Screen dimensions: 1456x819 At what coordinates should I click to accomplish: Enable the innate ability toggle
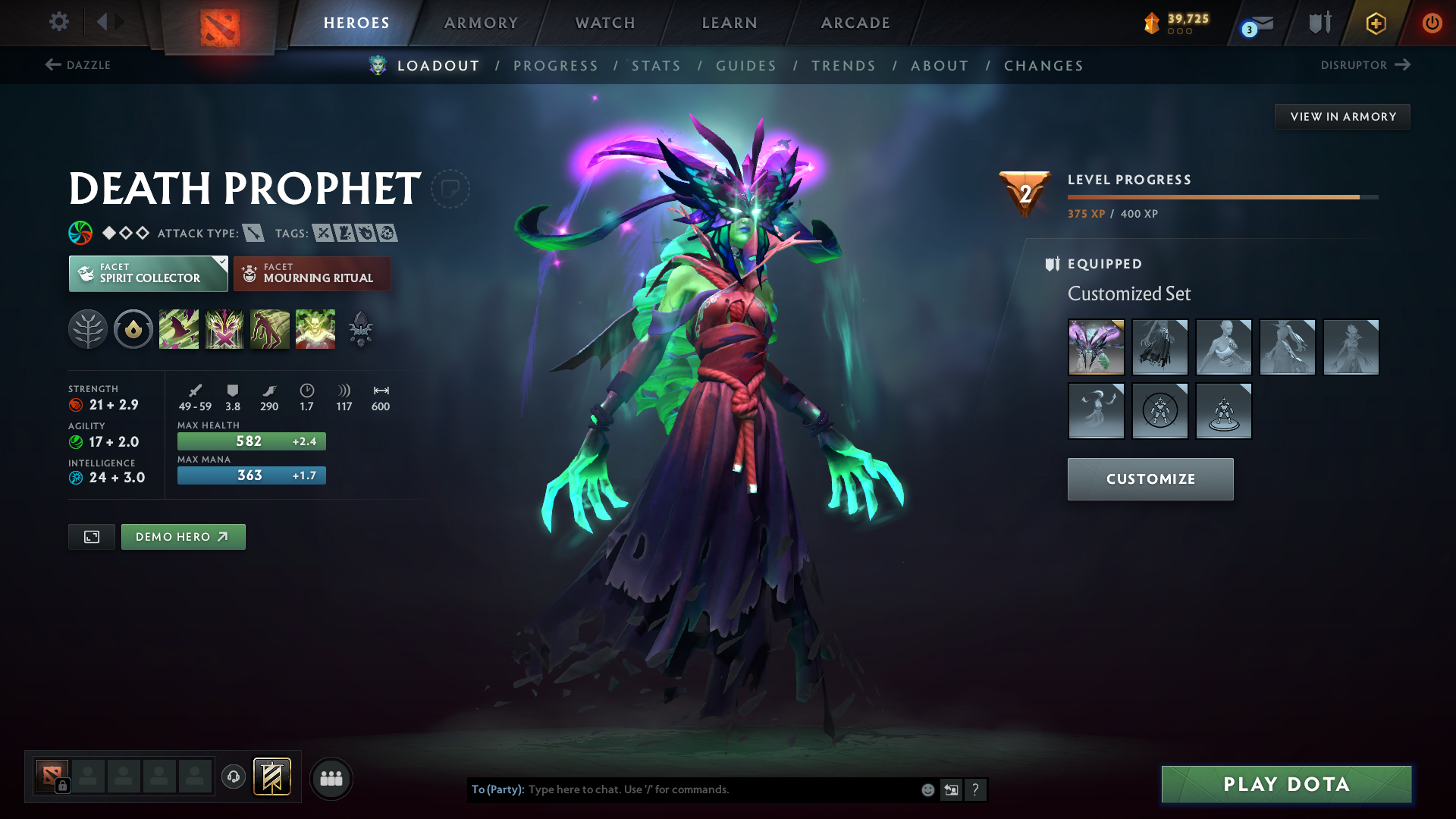133,328
